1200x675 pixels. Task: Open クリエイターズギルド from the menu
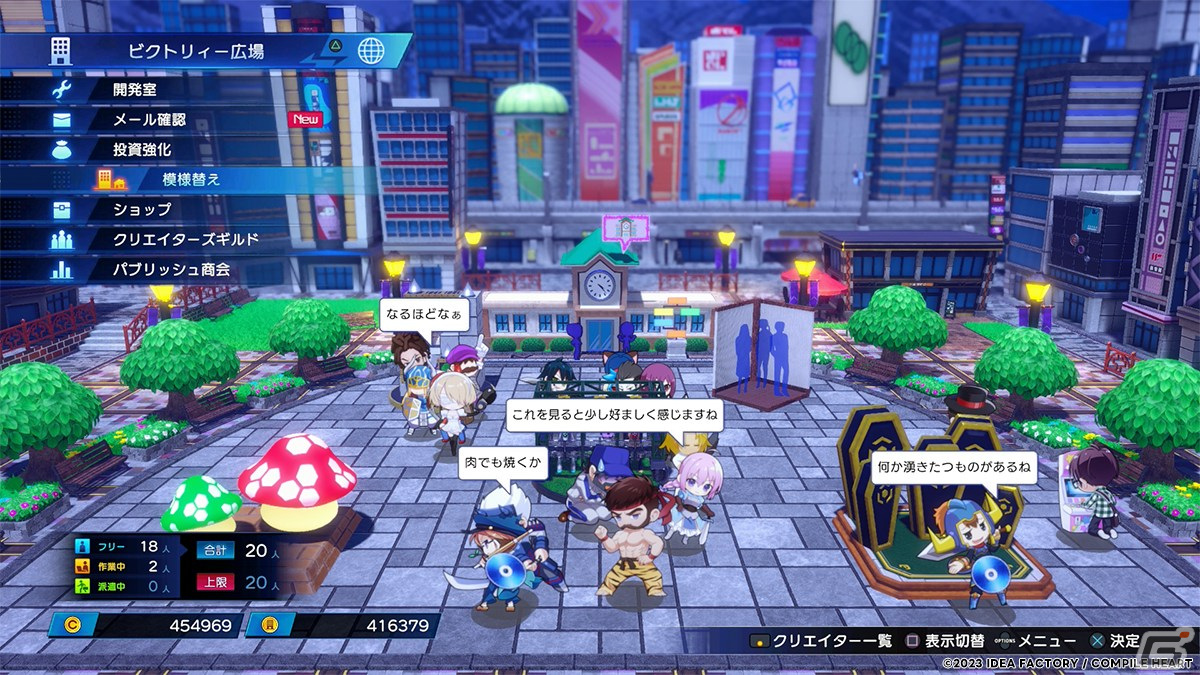pos(186,240)
